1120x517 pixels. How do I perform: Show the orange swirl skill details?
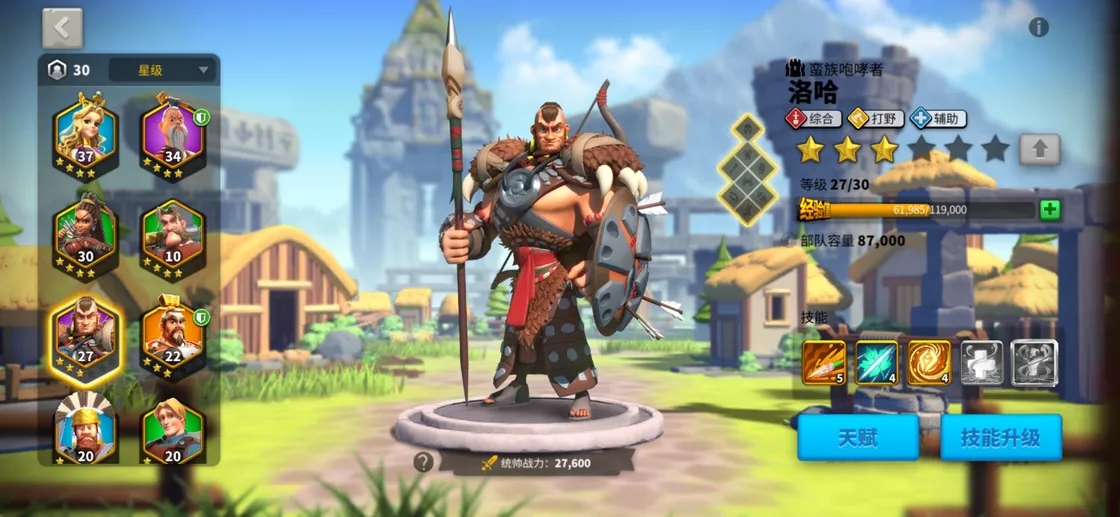tap(928, 362)
